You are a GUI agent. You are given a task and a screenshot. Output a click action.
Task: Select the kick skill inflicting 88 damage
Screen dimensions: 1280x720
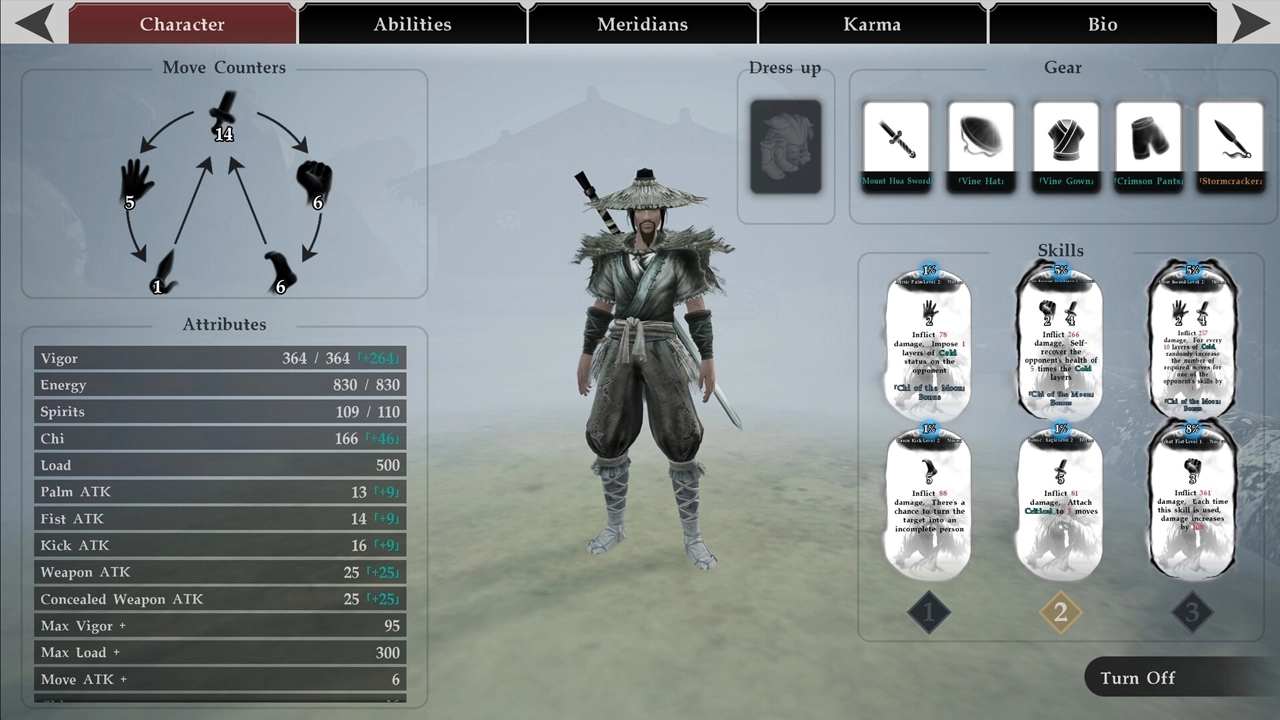928,503
